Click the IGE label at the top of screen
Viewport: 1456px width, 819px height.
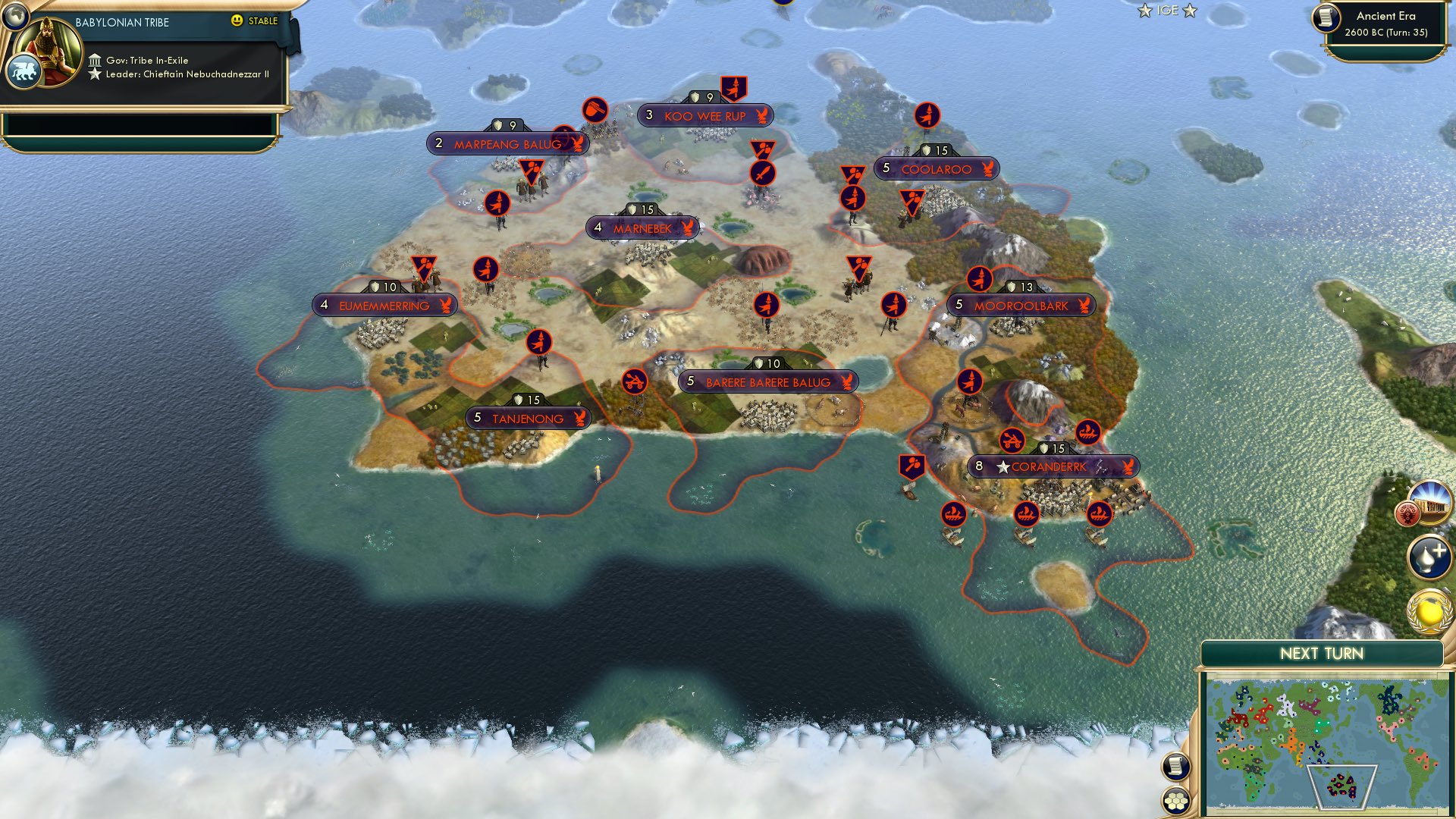[1169, 11]
